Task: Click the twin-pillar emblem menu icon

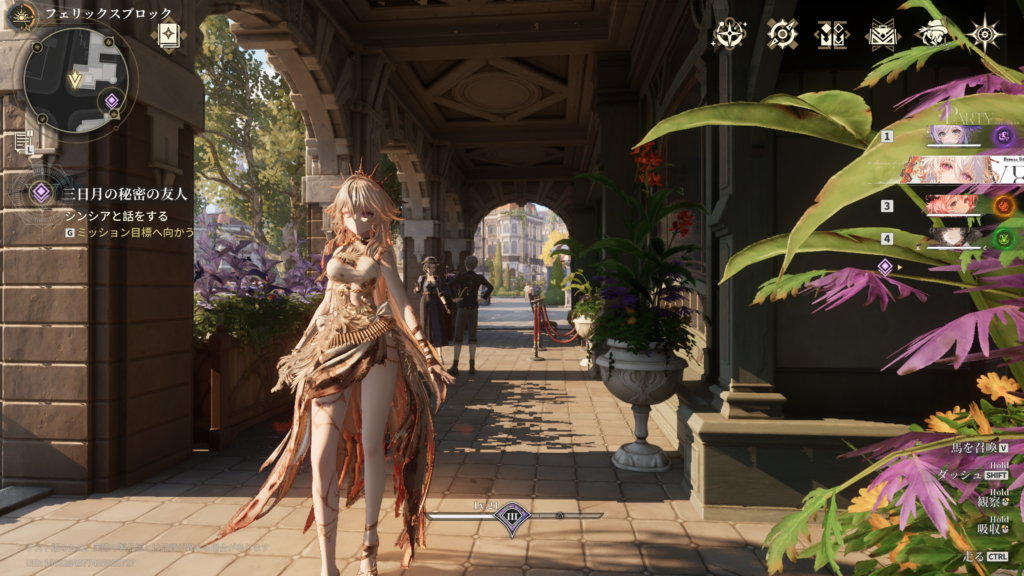Action: pyautogui.click(x=832, y=35)
